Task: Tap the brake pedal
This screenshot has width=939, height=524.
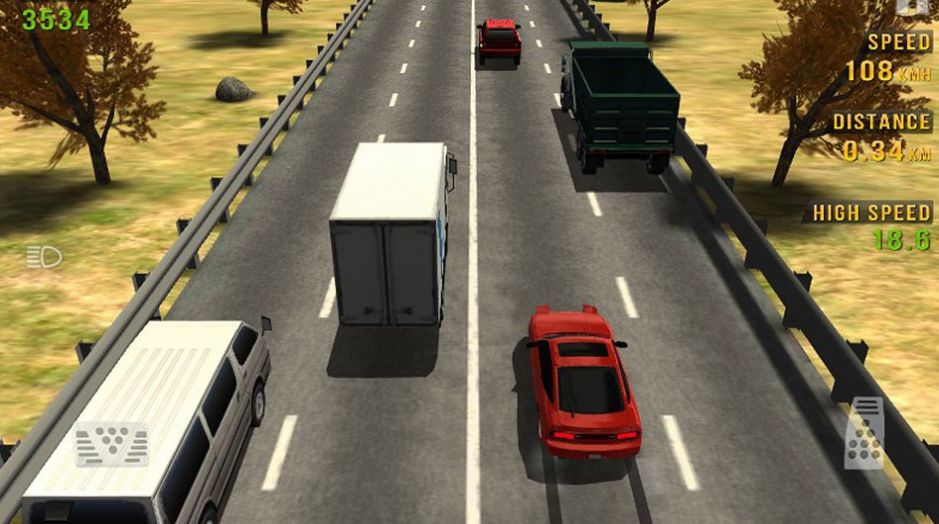Action: [111, 444]
